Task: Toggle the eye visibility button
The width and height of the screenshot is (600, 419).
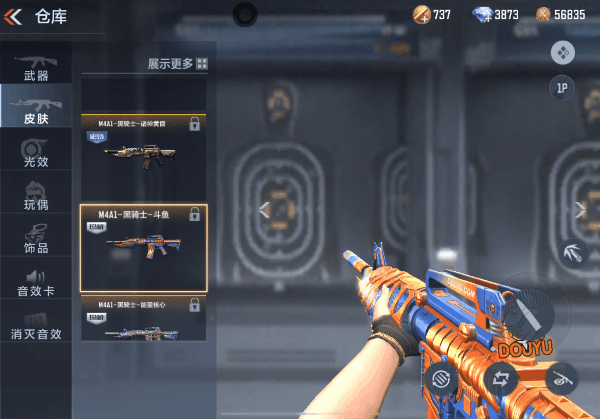Action: tap(561, 378)
